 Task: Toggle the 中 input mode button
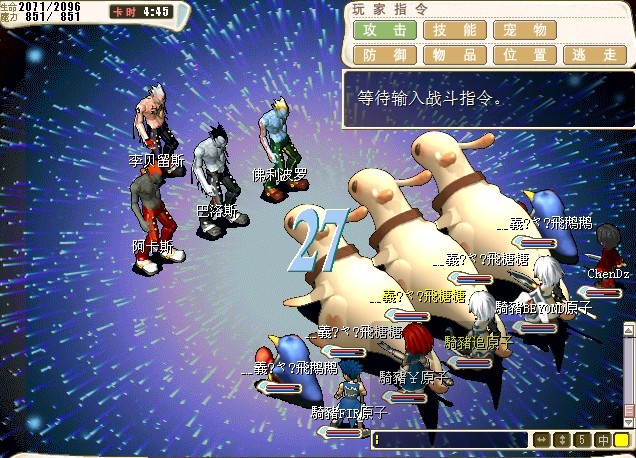603,440
